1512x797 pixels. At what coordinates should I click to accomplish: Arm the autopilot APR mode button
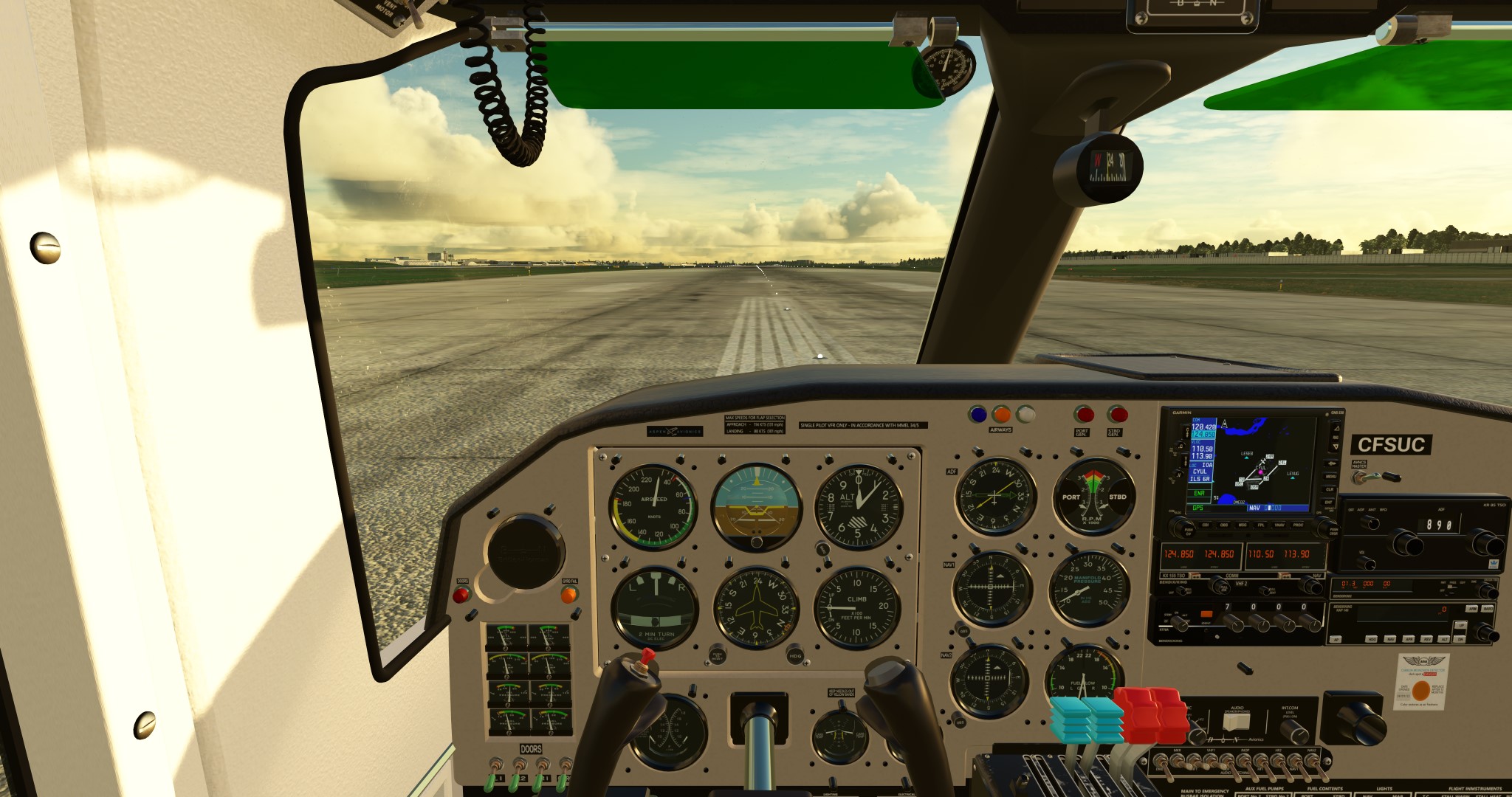click(1409, 639)
